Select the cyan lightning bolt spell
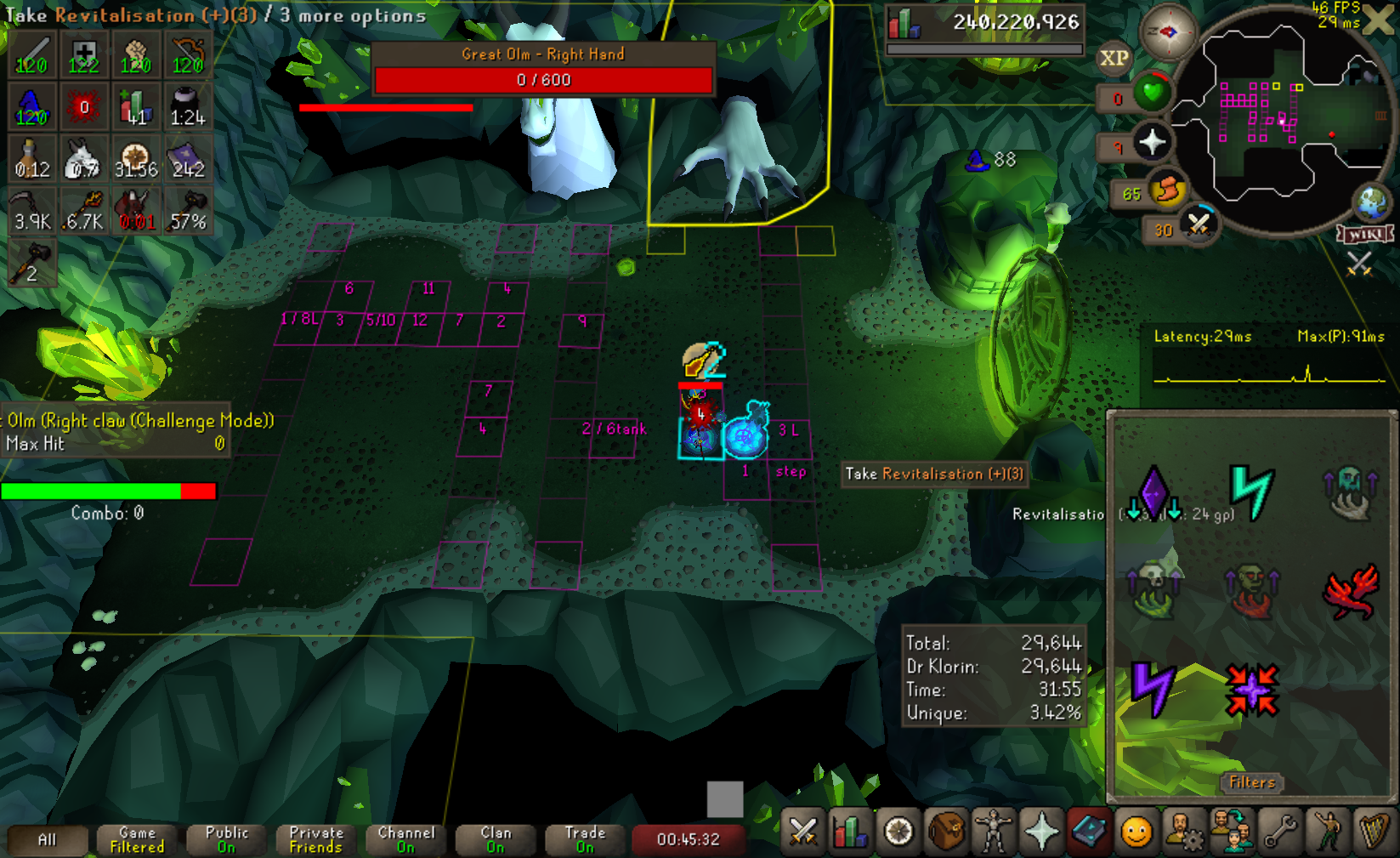Viewport: 1400px width, 858px height. [x=1251, y=491]
